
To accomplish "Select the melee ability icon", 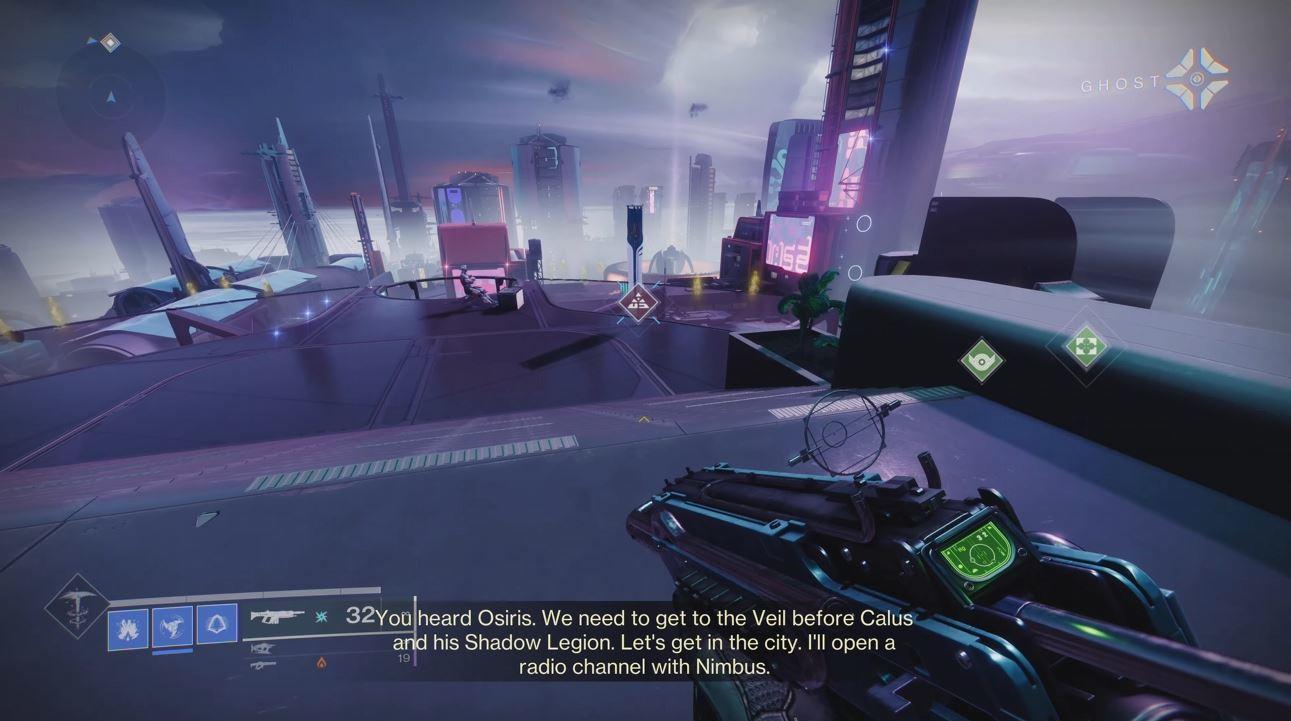I will [x=174, y=624].
